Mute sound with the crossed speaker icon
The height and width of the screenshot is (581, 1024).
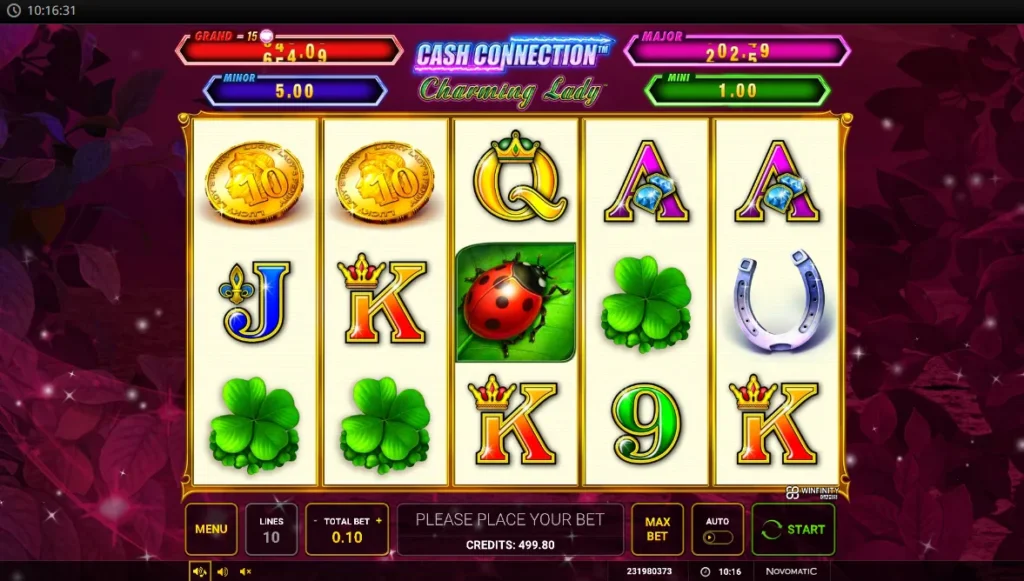pos(245,572)
